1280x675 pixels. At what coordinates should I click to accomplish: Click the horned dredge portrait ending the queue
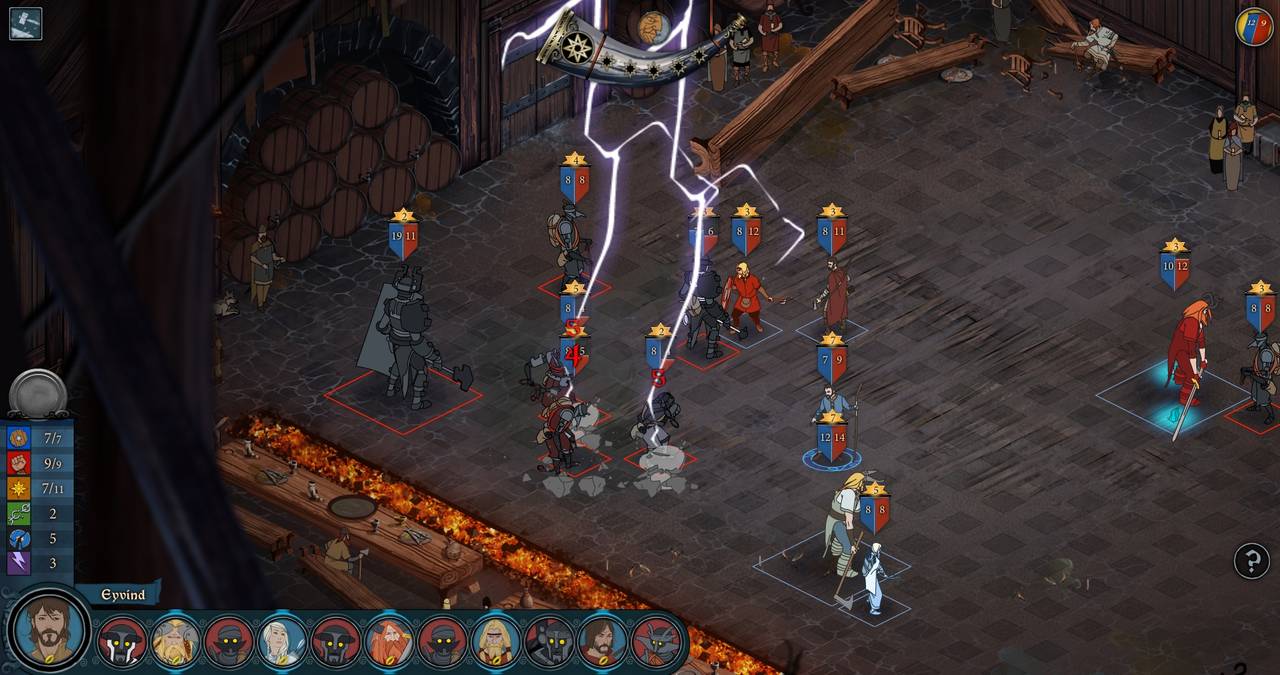656,643
